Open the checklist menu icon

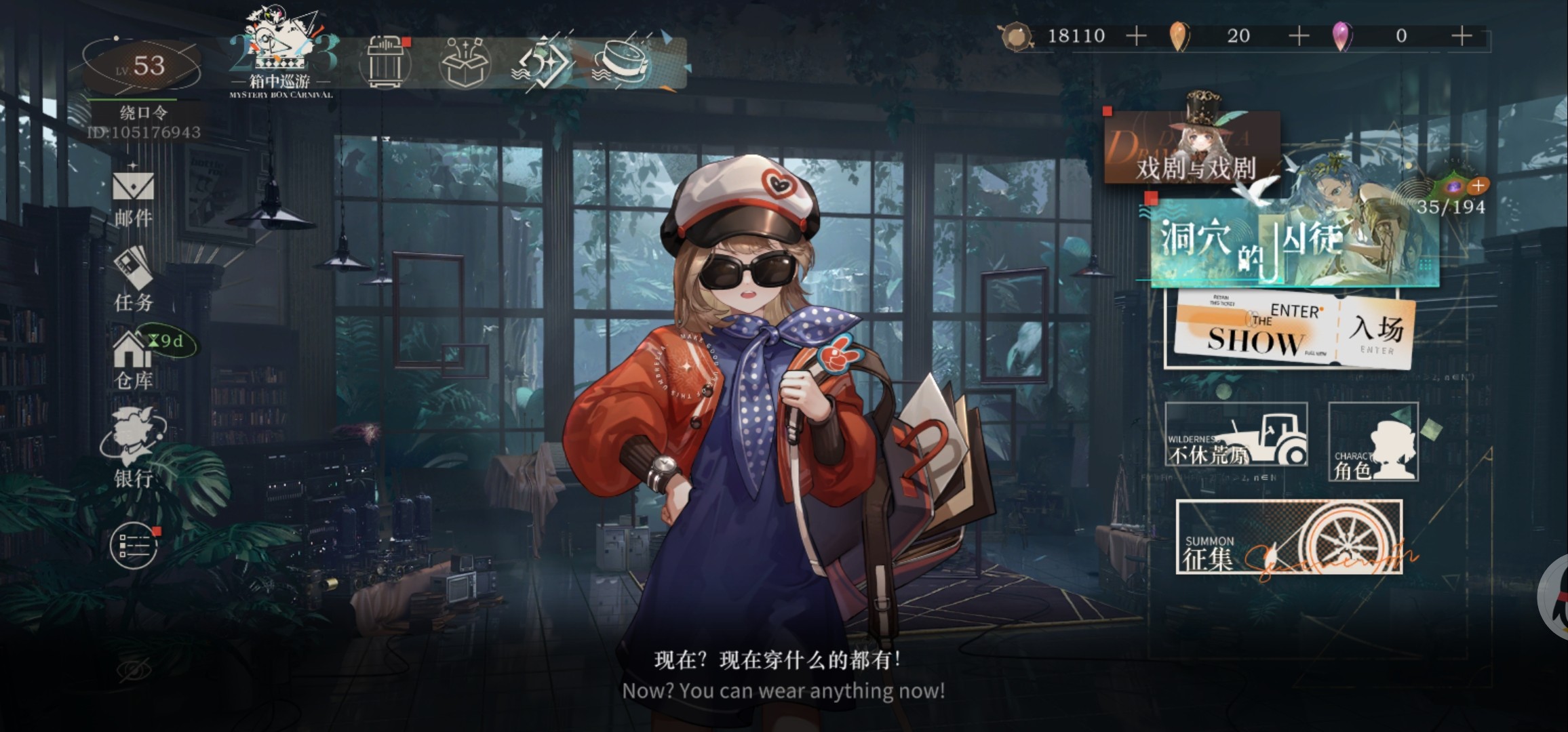coord(134,545)
